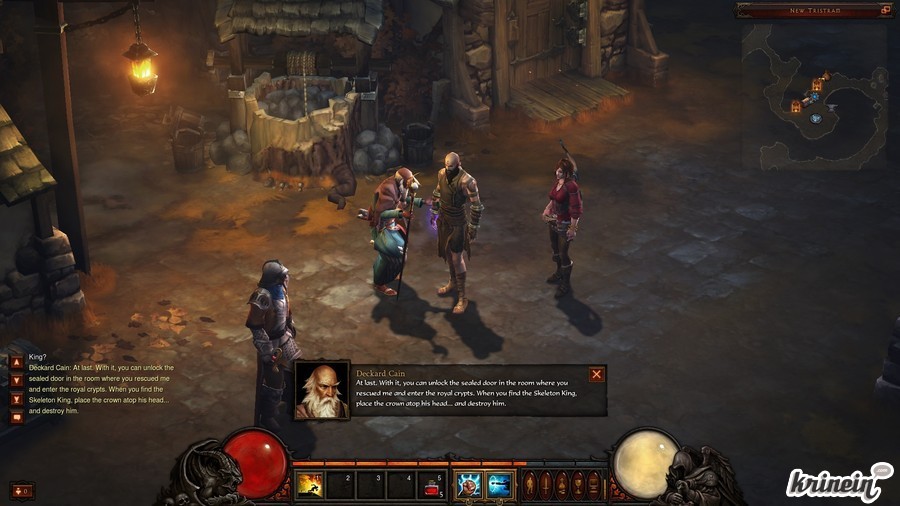Open the sword menu icon

tap(546, 485)
